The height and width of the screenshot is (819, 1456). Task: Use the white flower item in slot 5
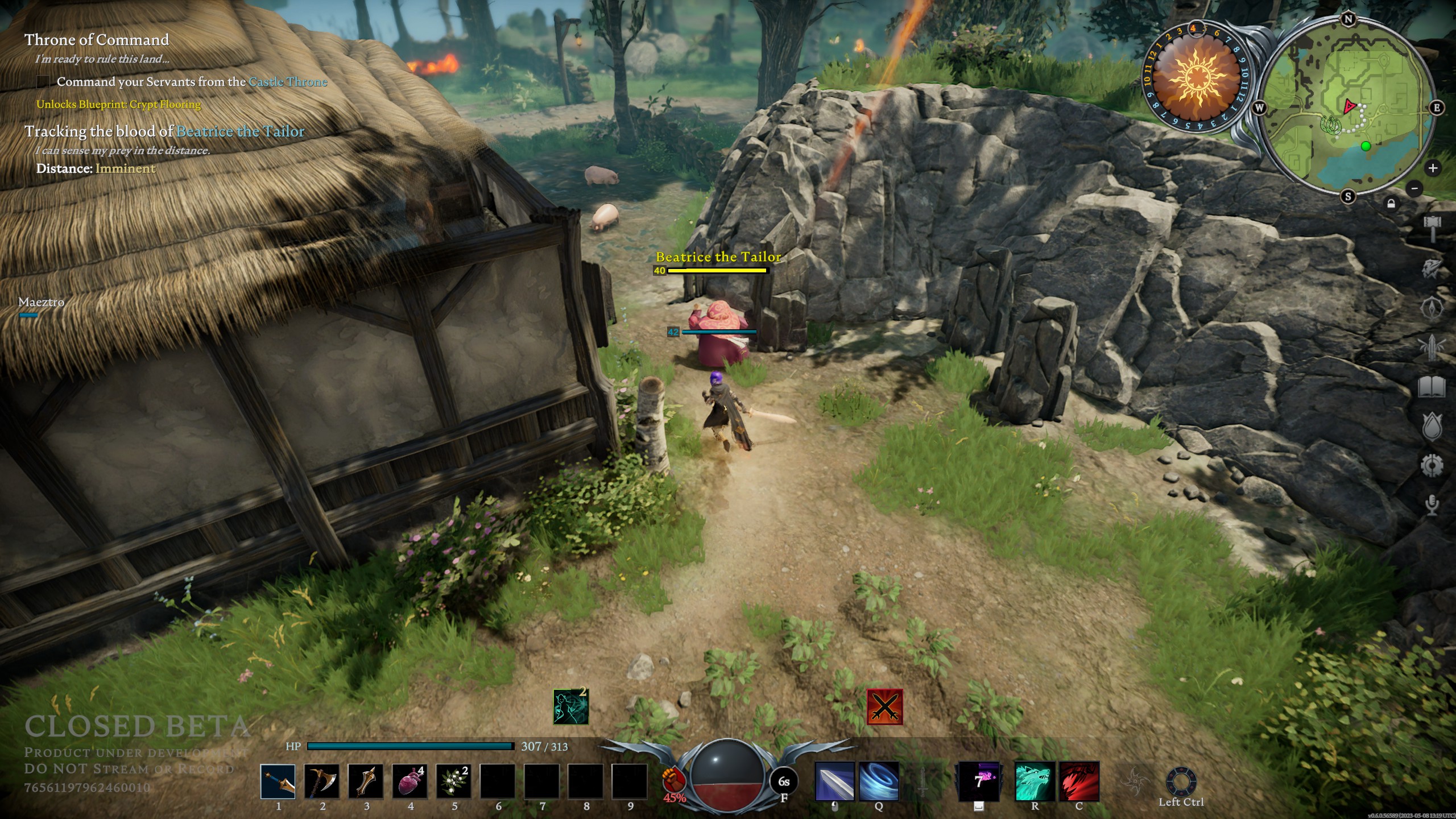tap(453, 781)
